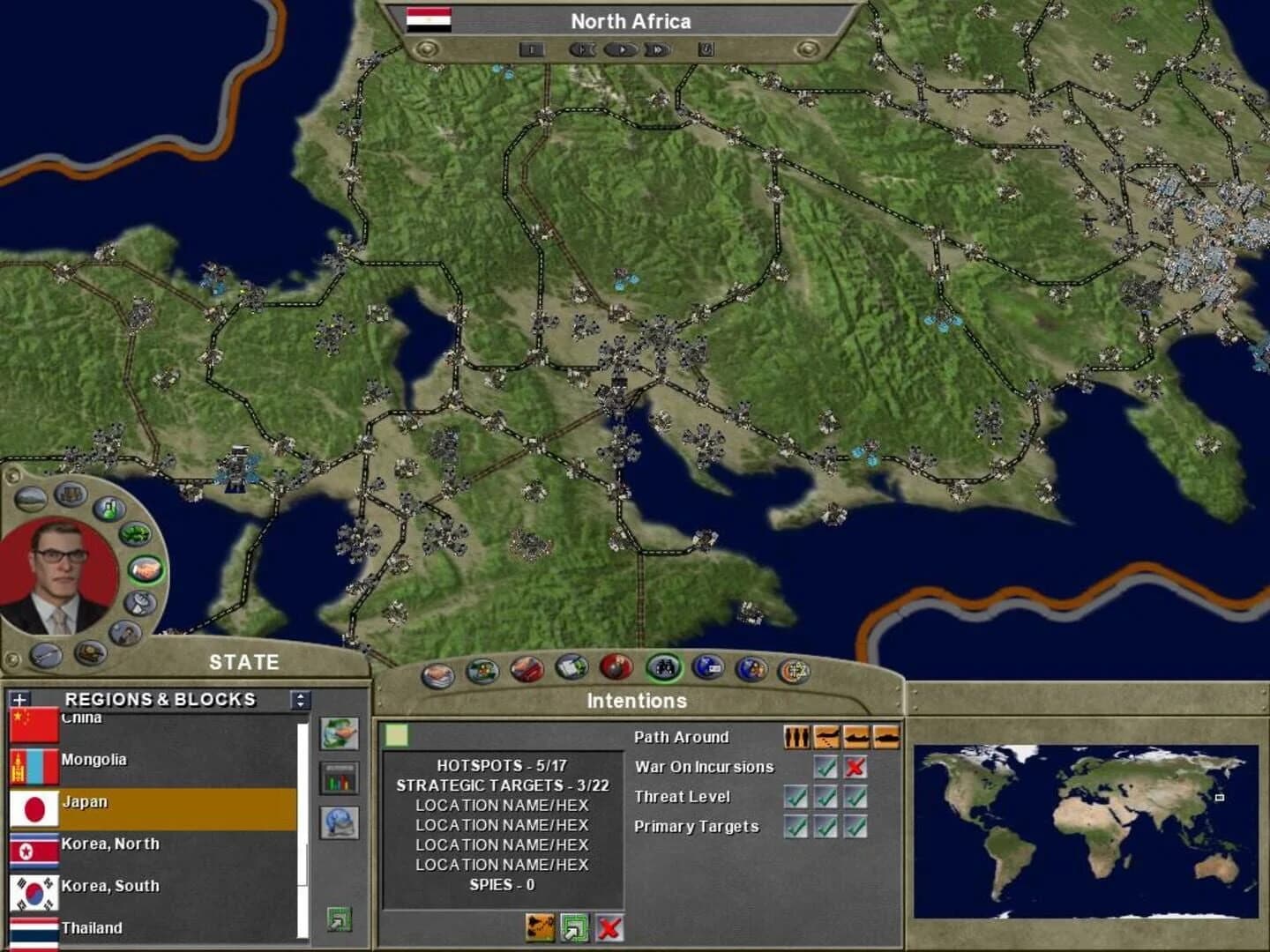The height and width of the screenshot is (952, 1270).
Task: Select the red bomb icon on the bottom toolbar
Action: [x=616, y=669]
